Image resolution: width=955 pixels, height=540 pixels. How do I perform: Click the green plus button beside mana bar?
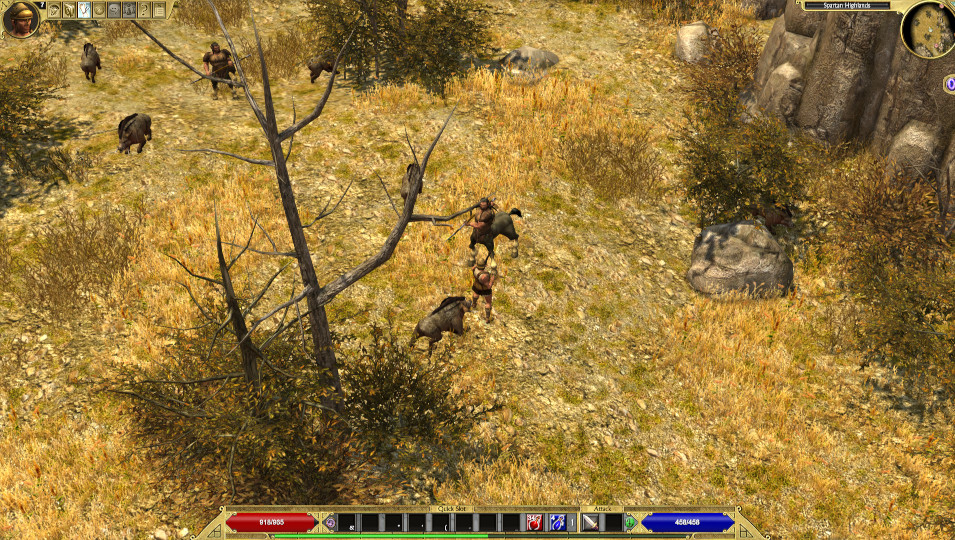click(630, 522)
